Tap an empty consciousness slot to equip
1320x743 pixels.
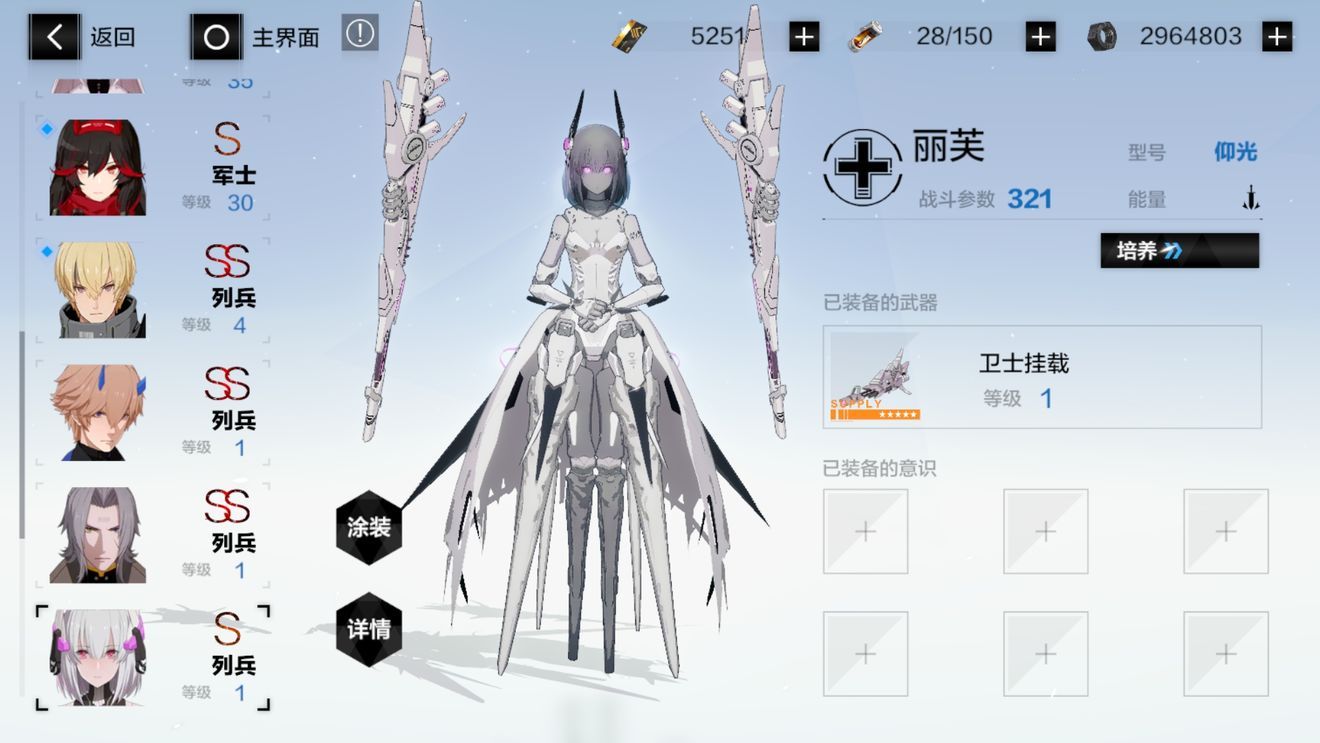[865, 531]
